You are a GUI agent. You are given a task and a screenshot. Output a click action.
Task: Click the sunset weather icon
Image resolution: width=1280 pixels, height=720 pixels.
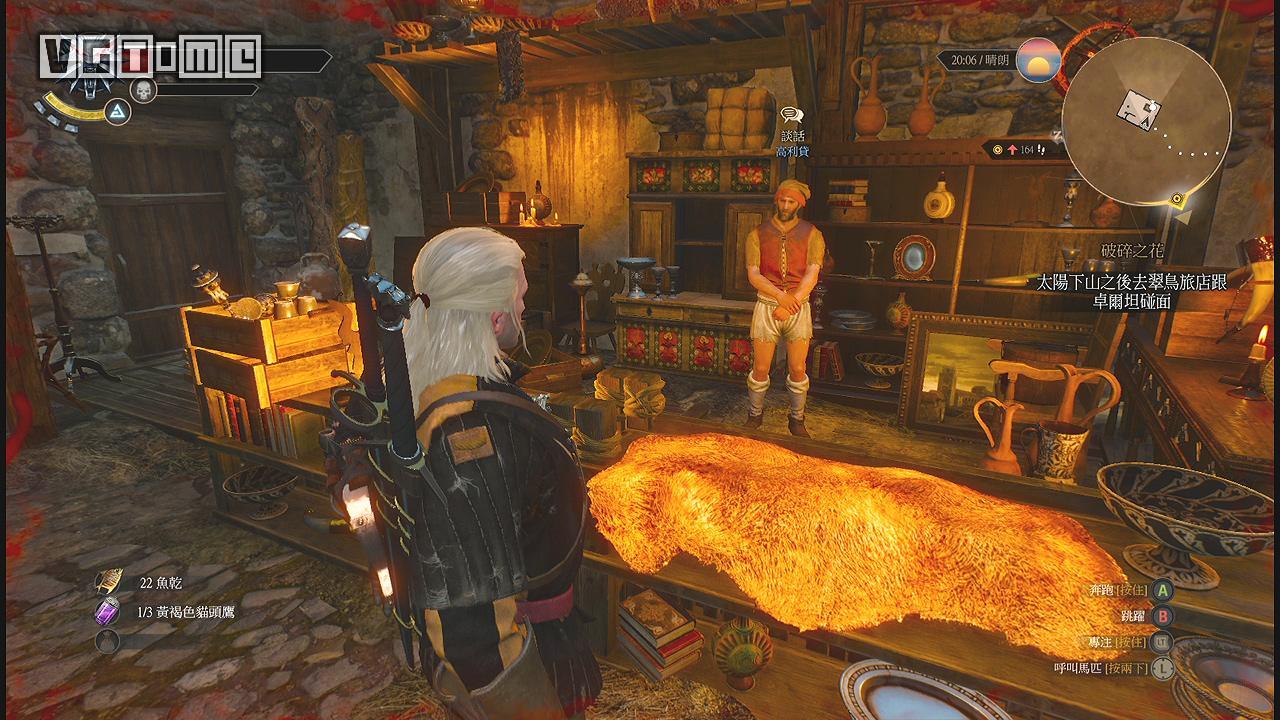point(1038,61)
